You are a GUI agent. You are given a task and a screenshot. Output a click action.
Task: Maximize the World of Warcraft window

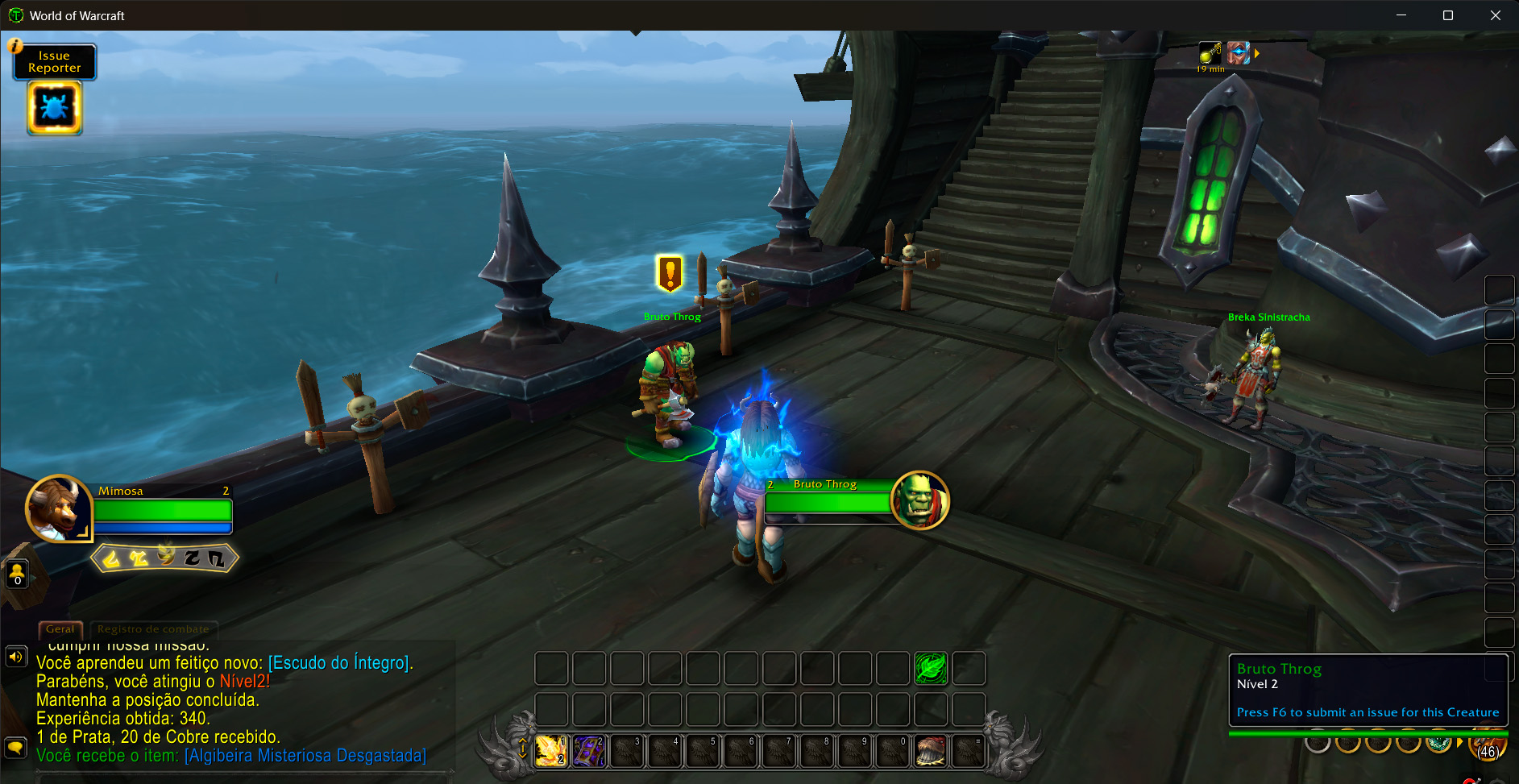[1448, 15]
